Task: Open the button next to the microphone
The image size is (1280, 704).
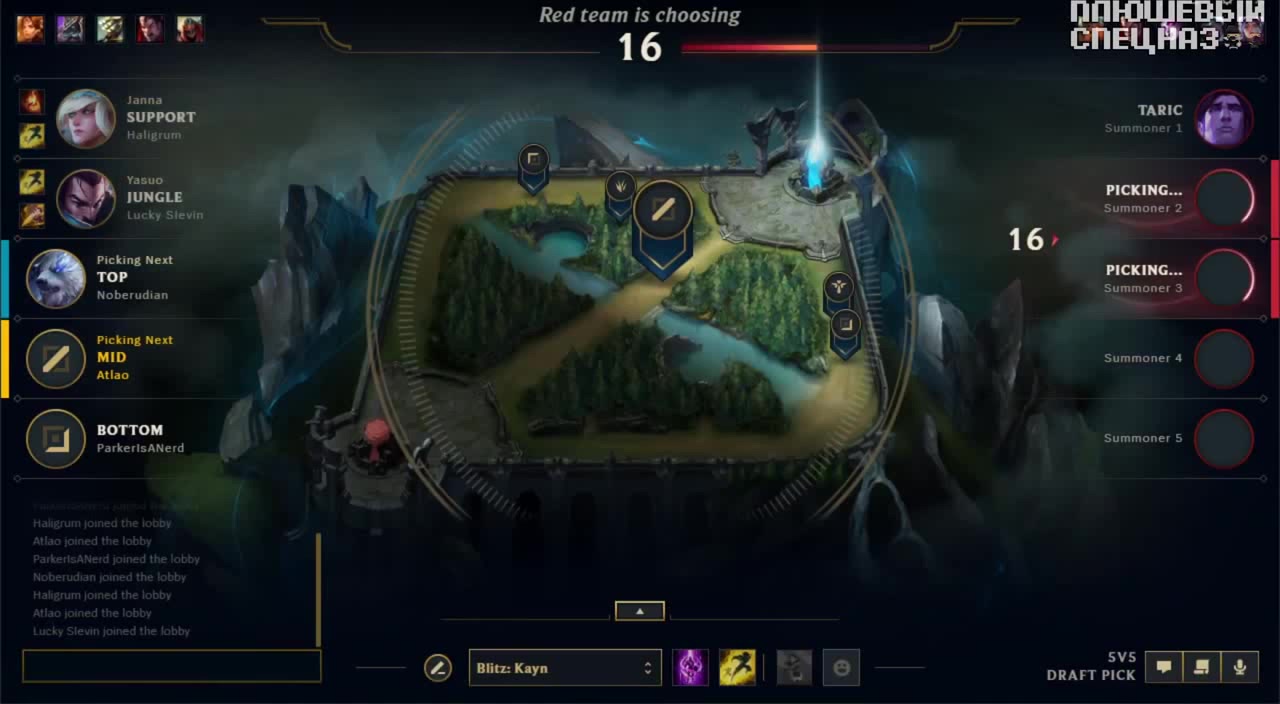Action: point(1202,667)
